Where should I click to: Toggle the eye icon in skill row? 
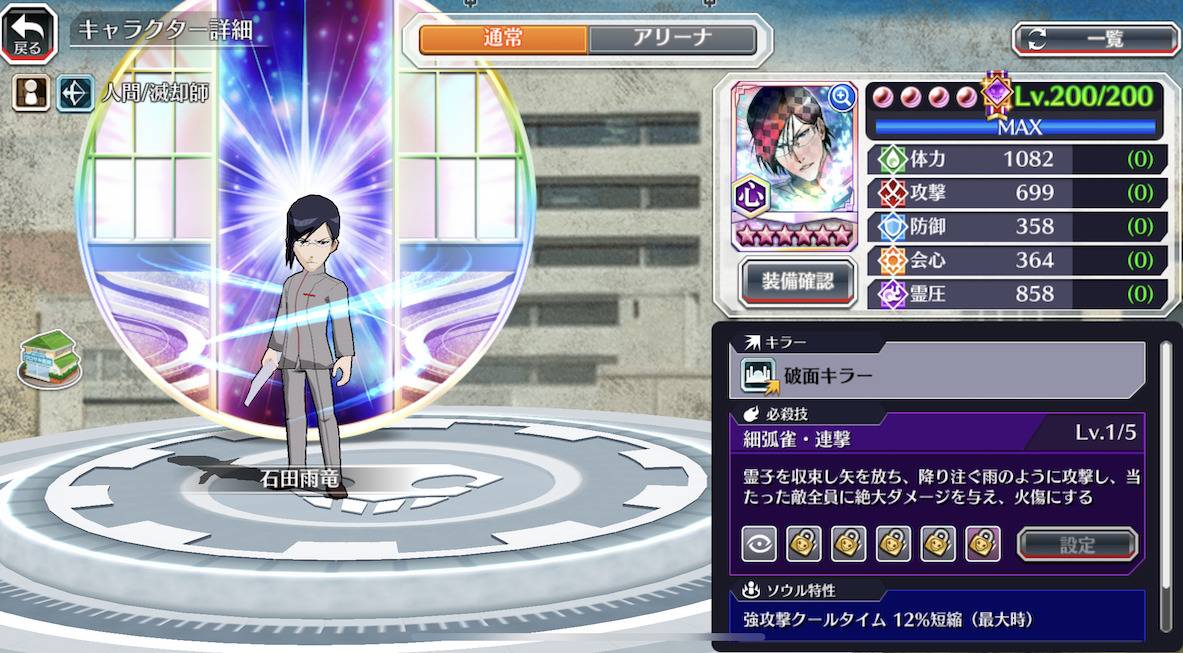click(759, 544)
